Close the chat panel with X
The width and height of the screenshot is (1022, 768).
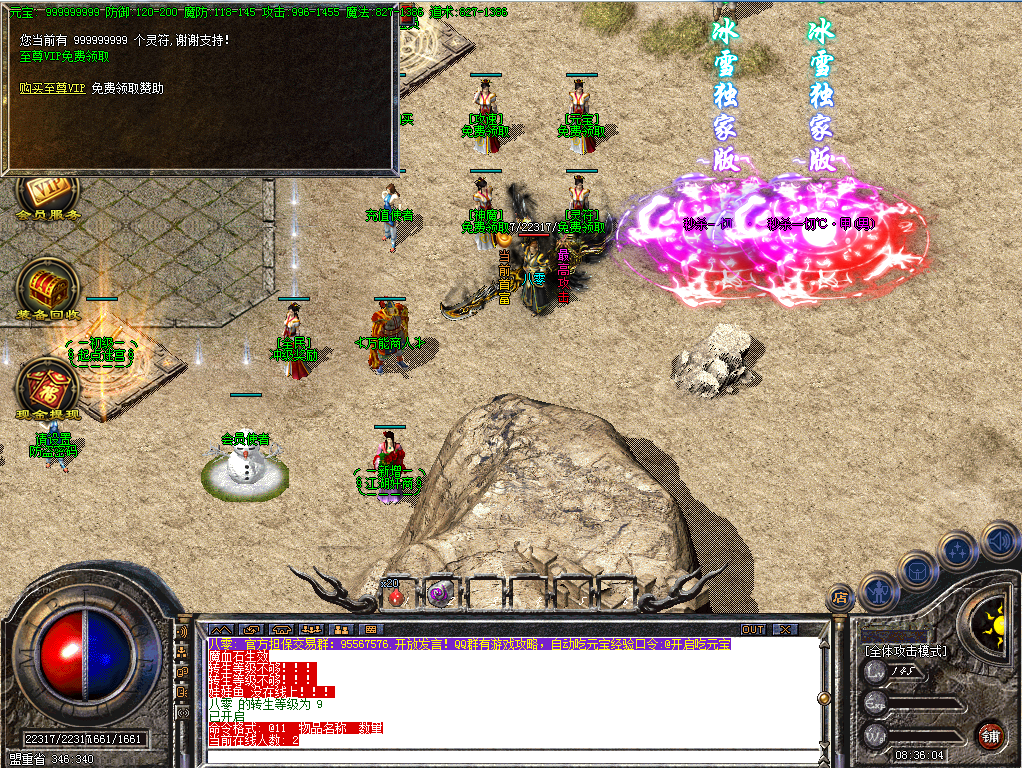[x=785, y=629]
